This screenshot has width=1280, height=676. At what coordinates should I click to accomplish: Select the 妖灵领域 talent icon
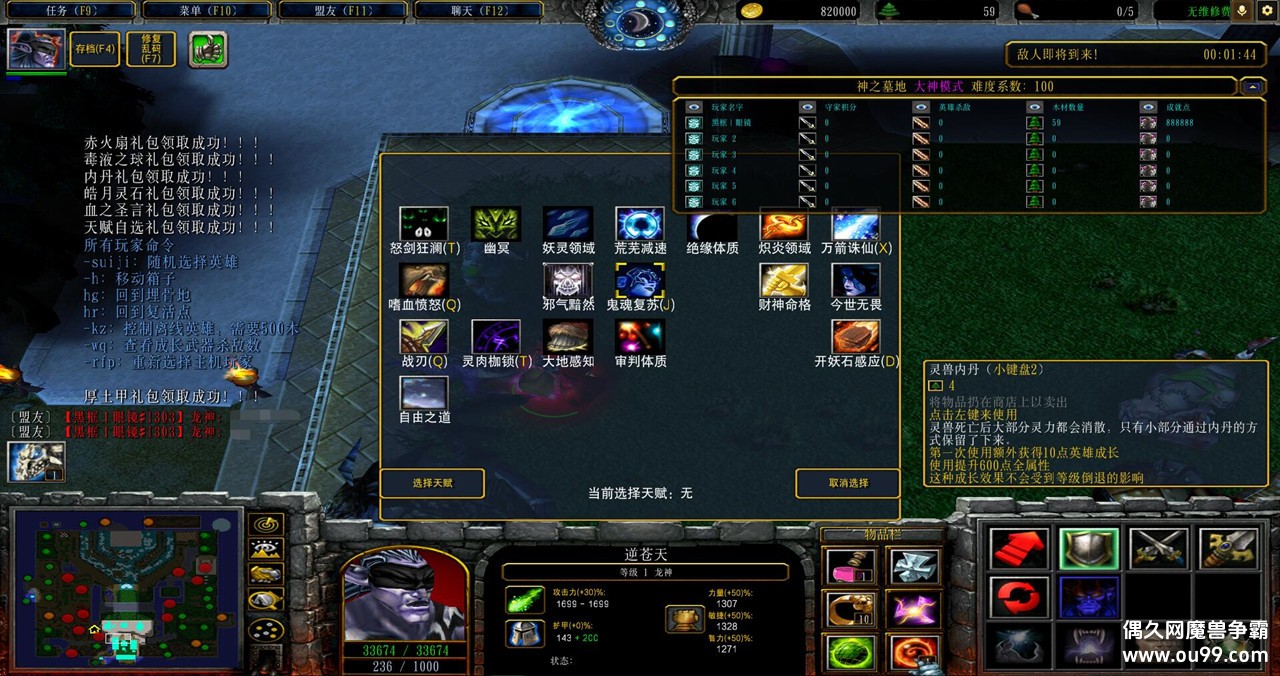(568, 224)
